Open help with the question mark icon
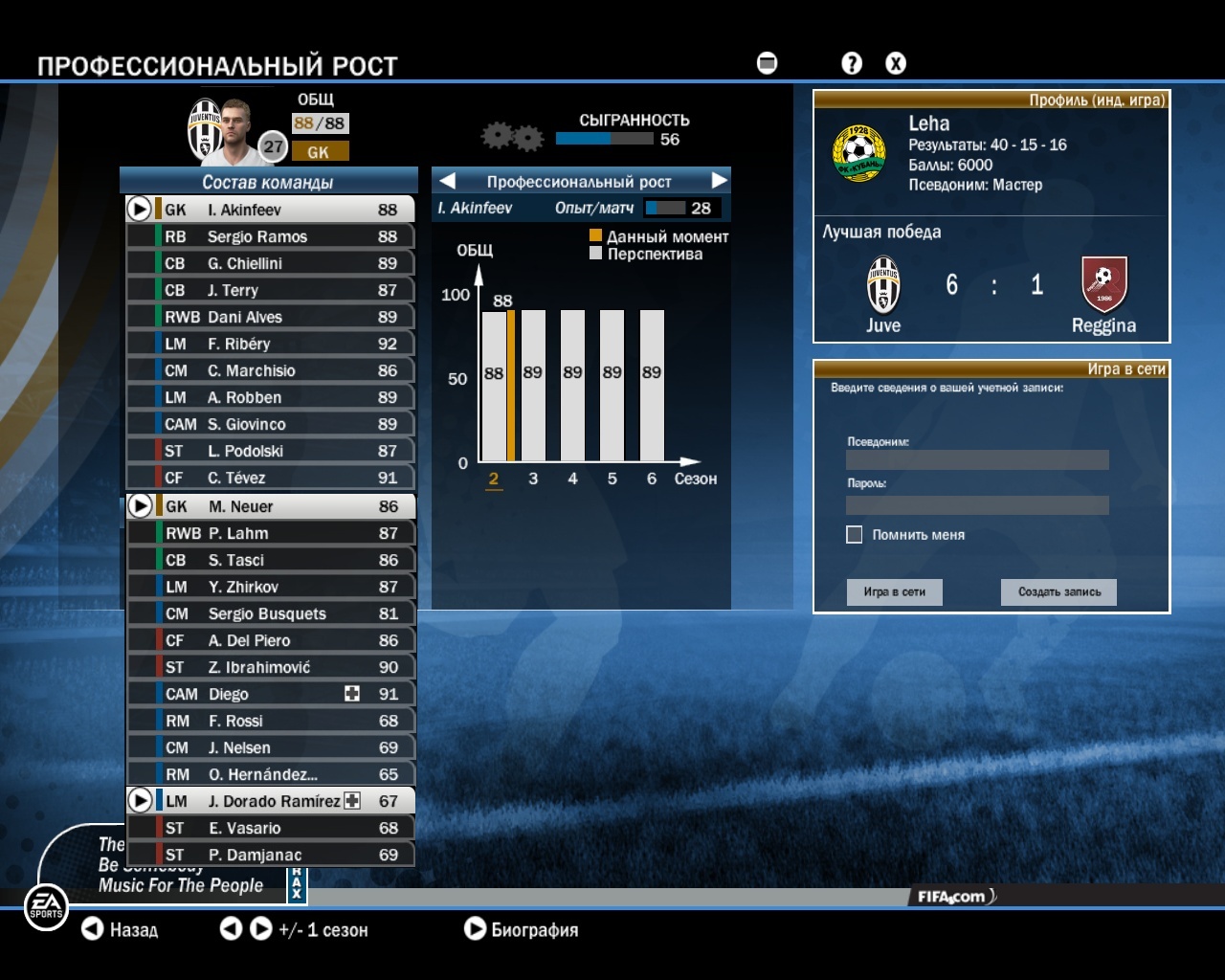This screenshot has height=980, width=1225. pos(852,63)
